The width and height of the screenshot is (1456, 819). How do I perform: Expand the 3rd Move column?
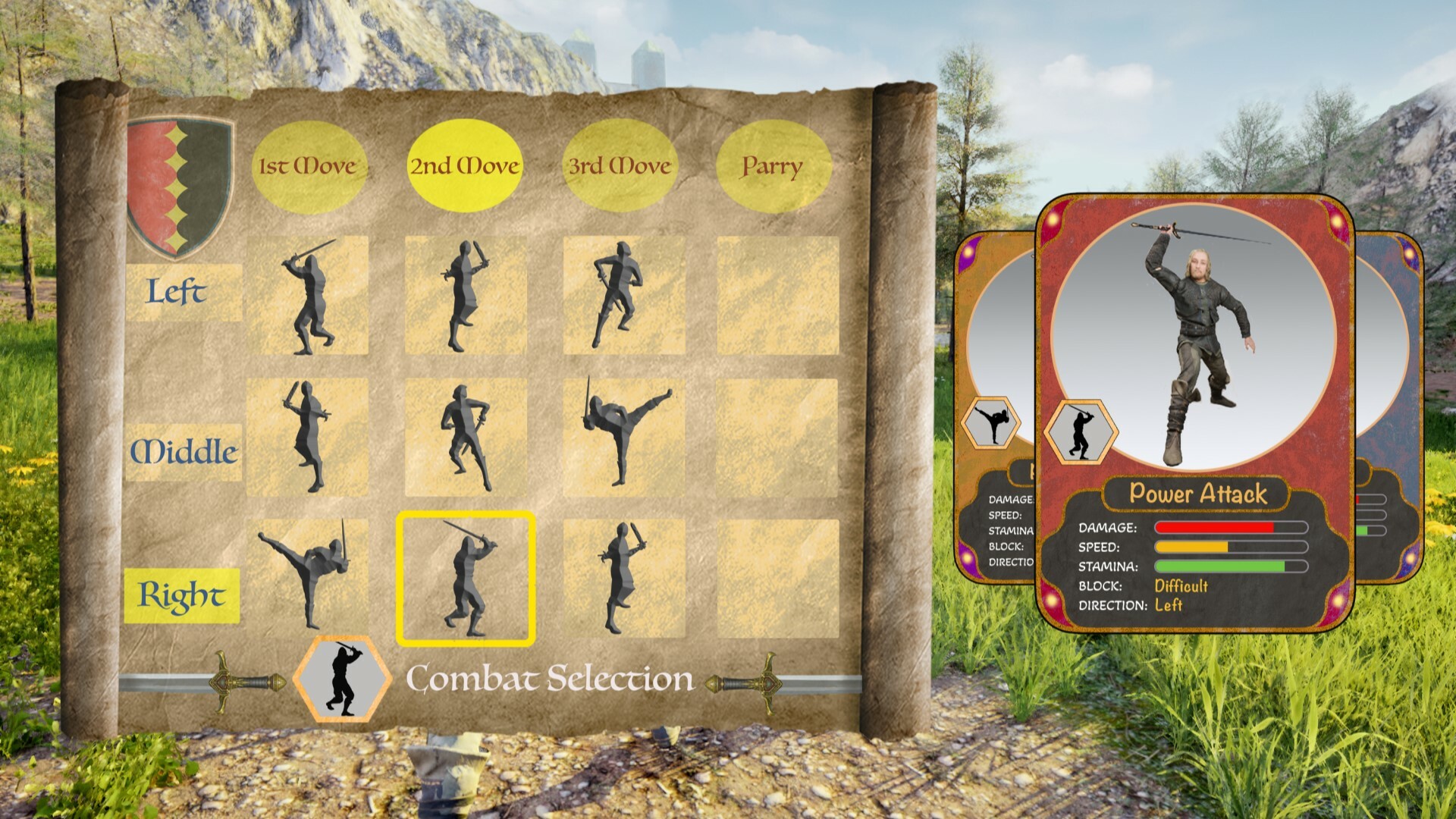pyautogui.click(x=618, y=164)
